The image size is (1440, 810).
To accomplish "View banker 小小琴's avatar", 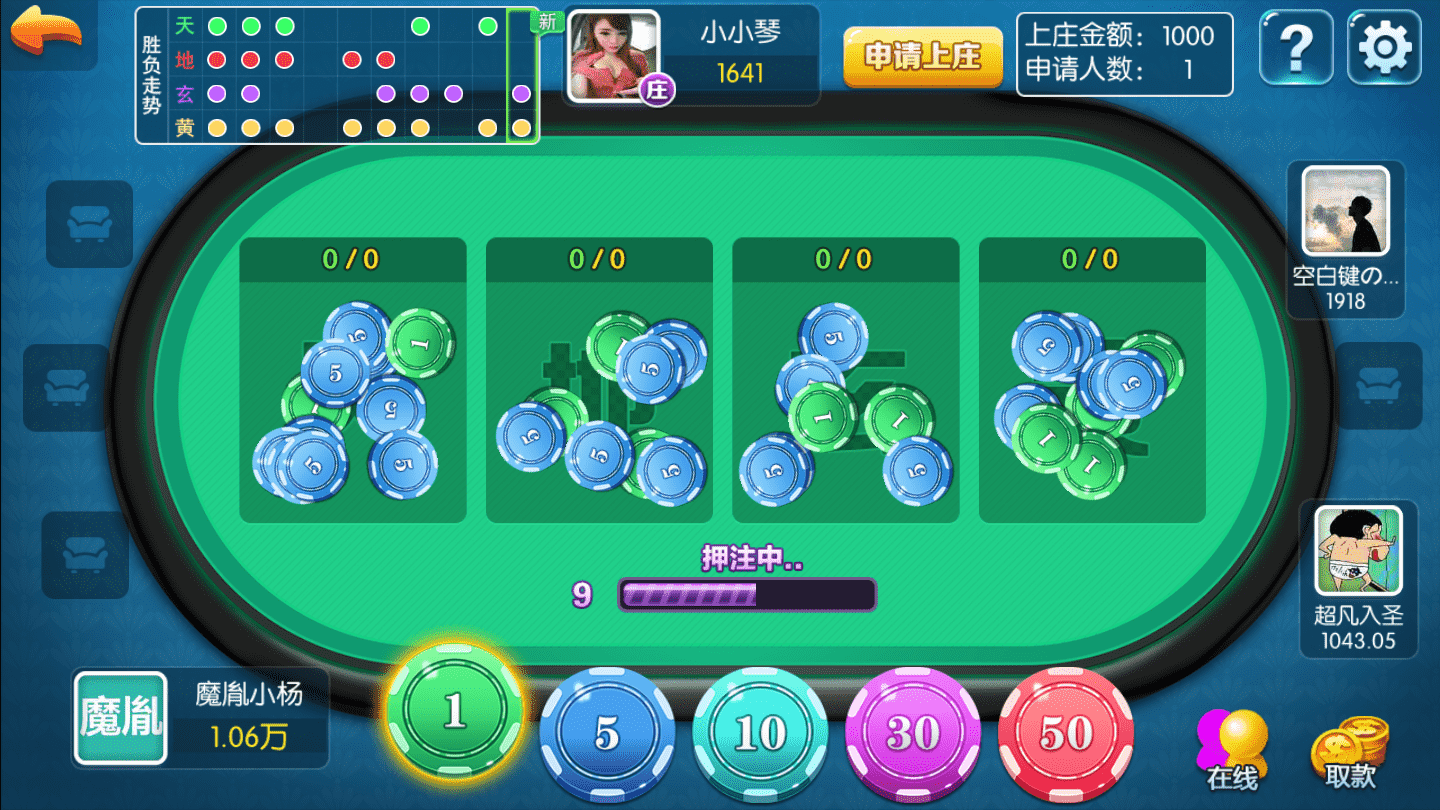I will [614, 56].
